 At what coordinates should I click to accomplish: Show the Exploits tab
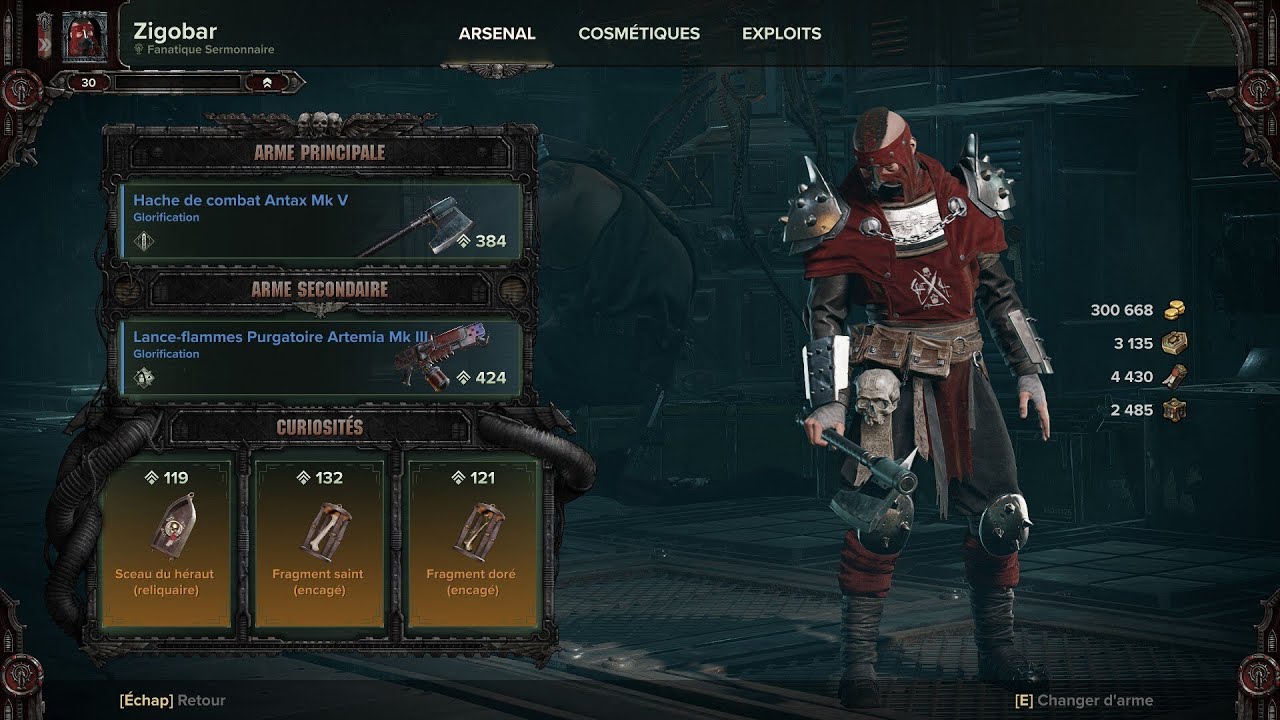click(x=781, y=33)
